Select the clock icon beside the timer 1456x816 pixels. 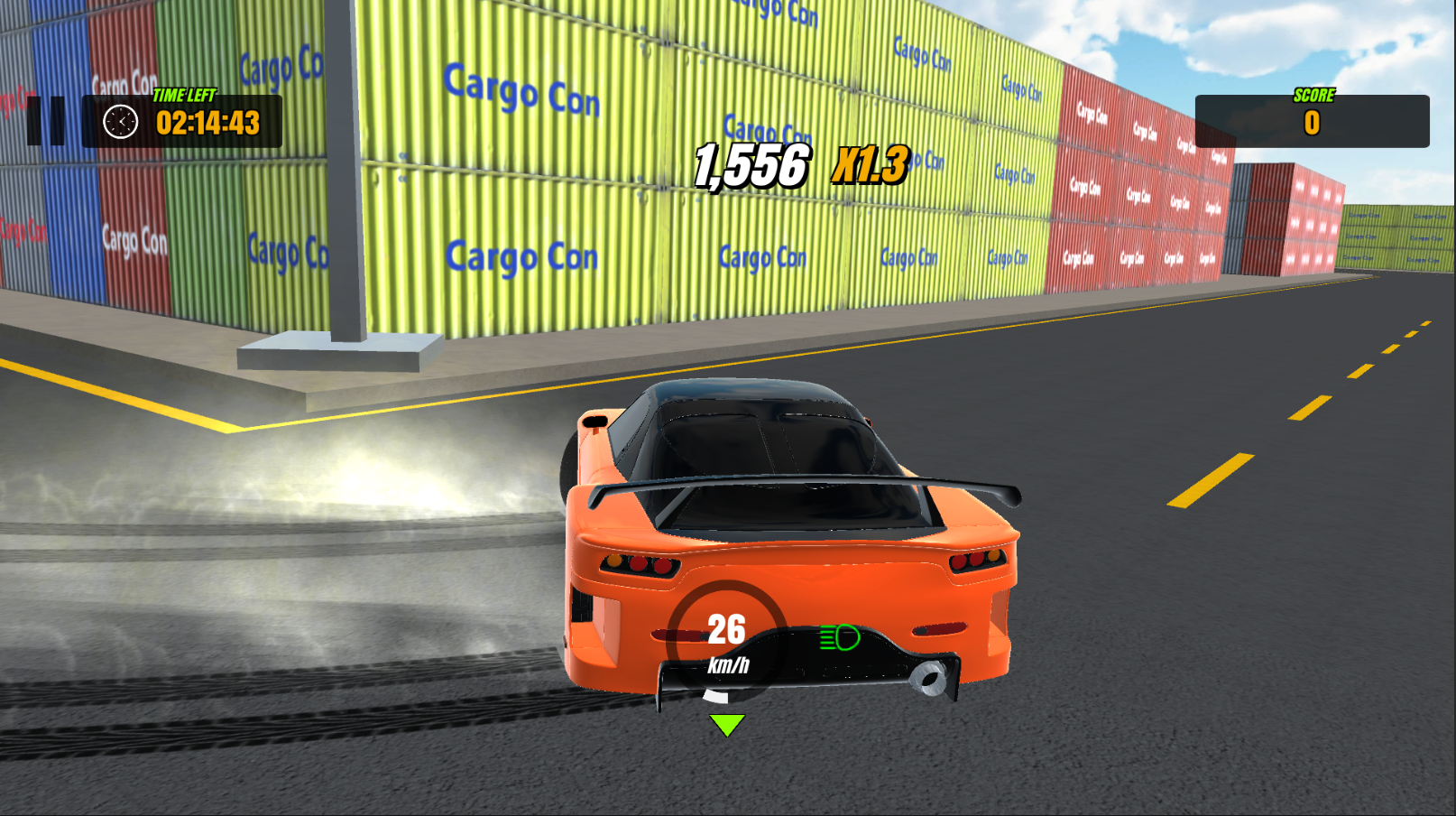(118, 121)
